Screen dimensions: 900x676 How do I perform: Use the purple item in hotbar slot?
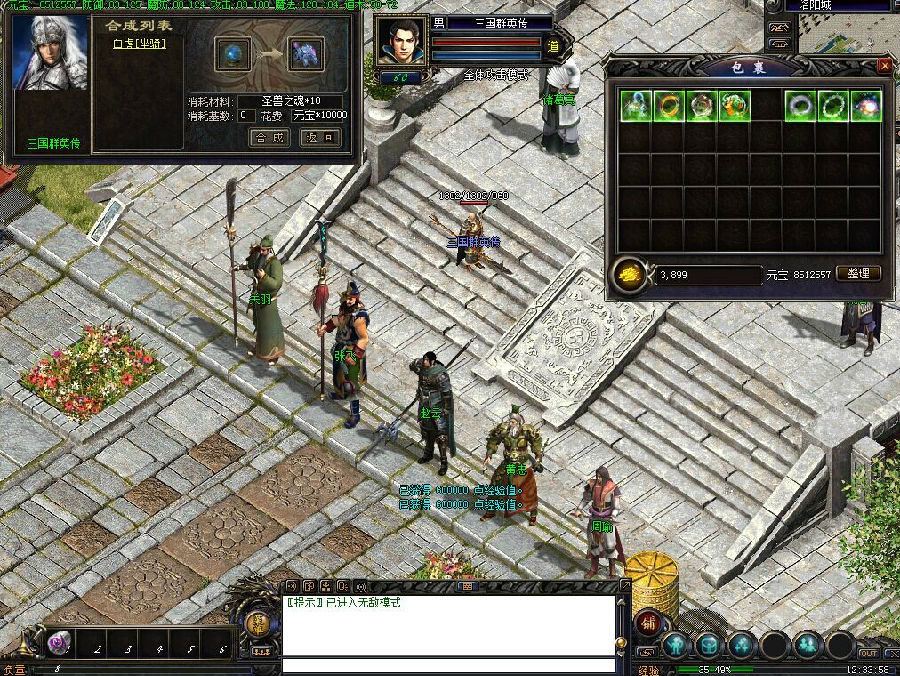coord(59,643)
